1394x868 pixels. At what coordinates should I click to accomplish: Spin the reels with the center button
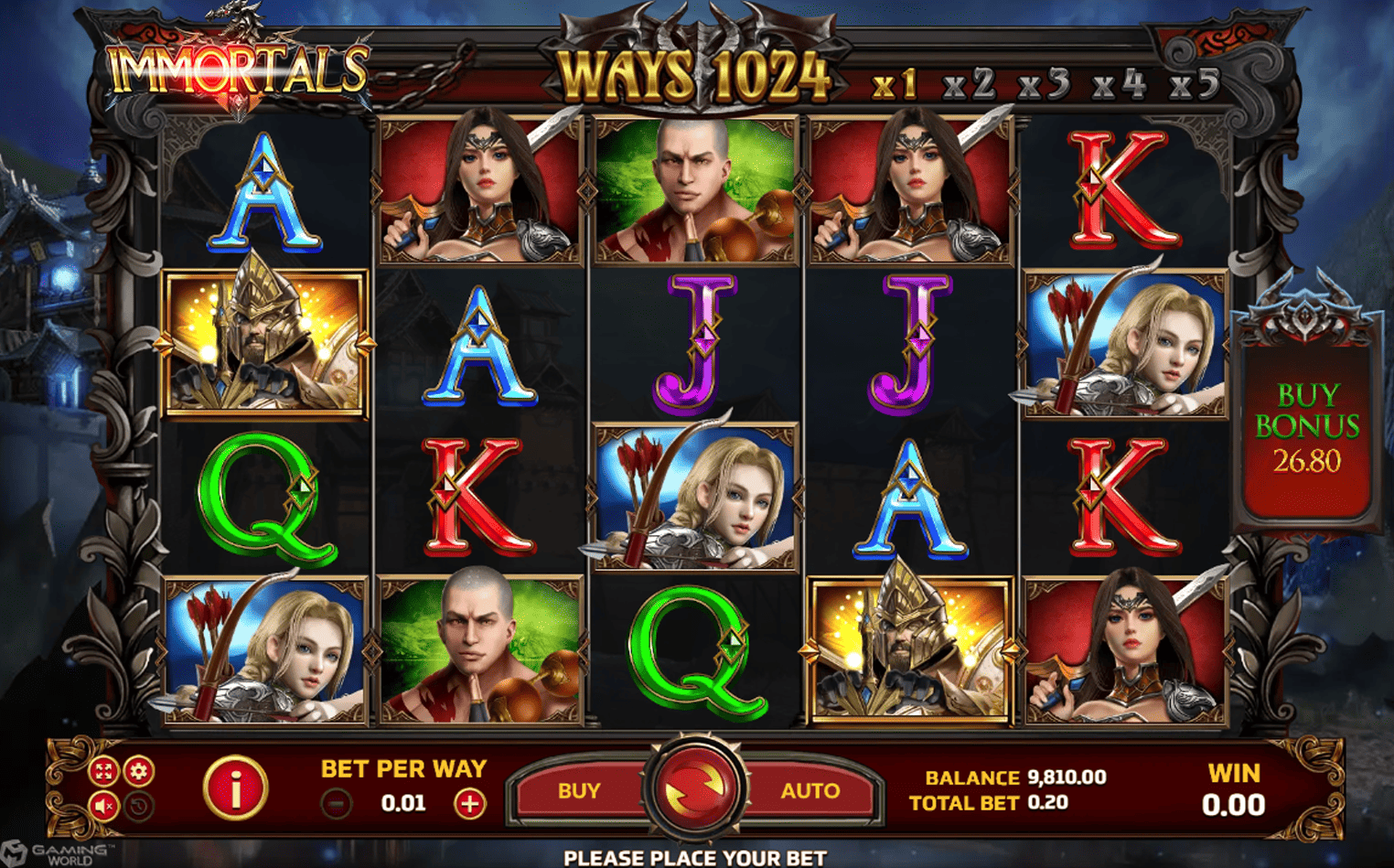[696, 788]
